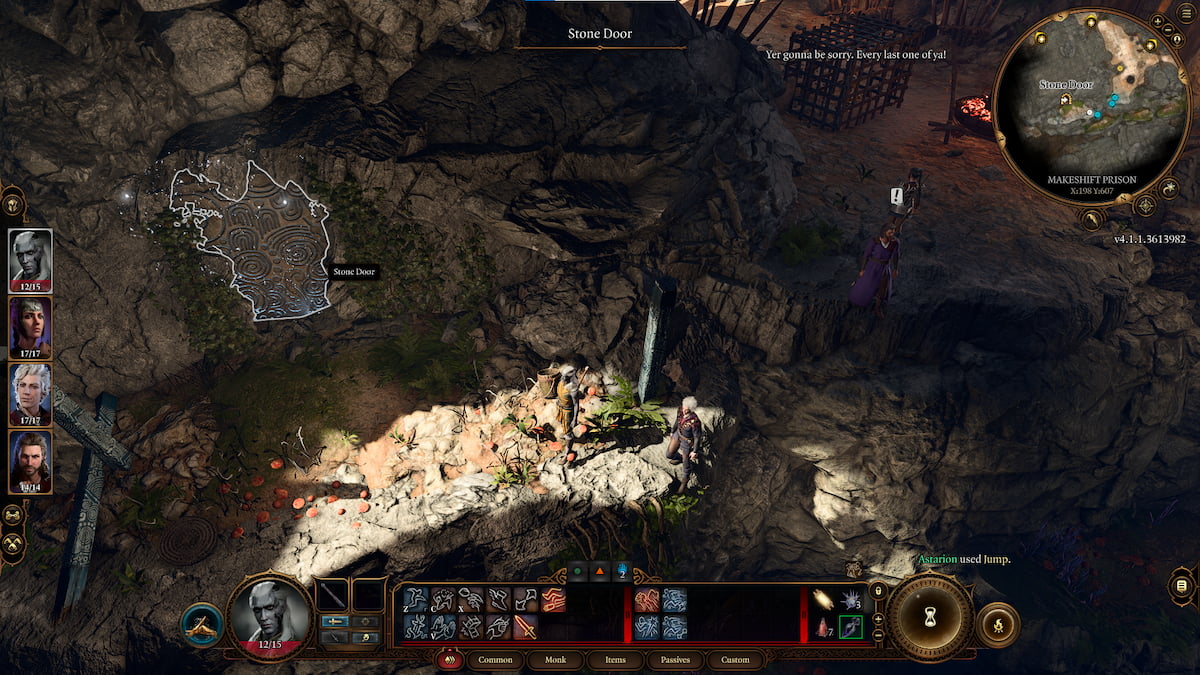Switch to the Custom hotbar tab

point(735,660)
